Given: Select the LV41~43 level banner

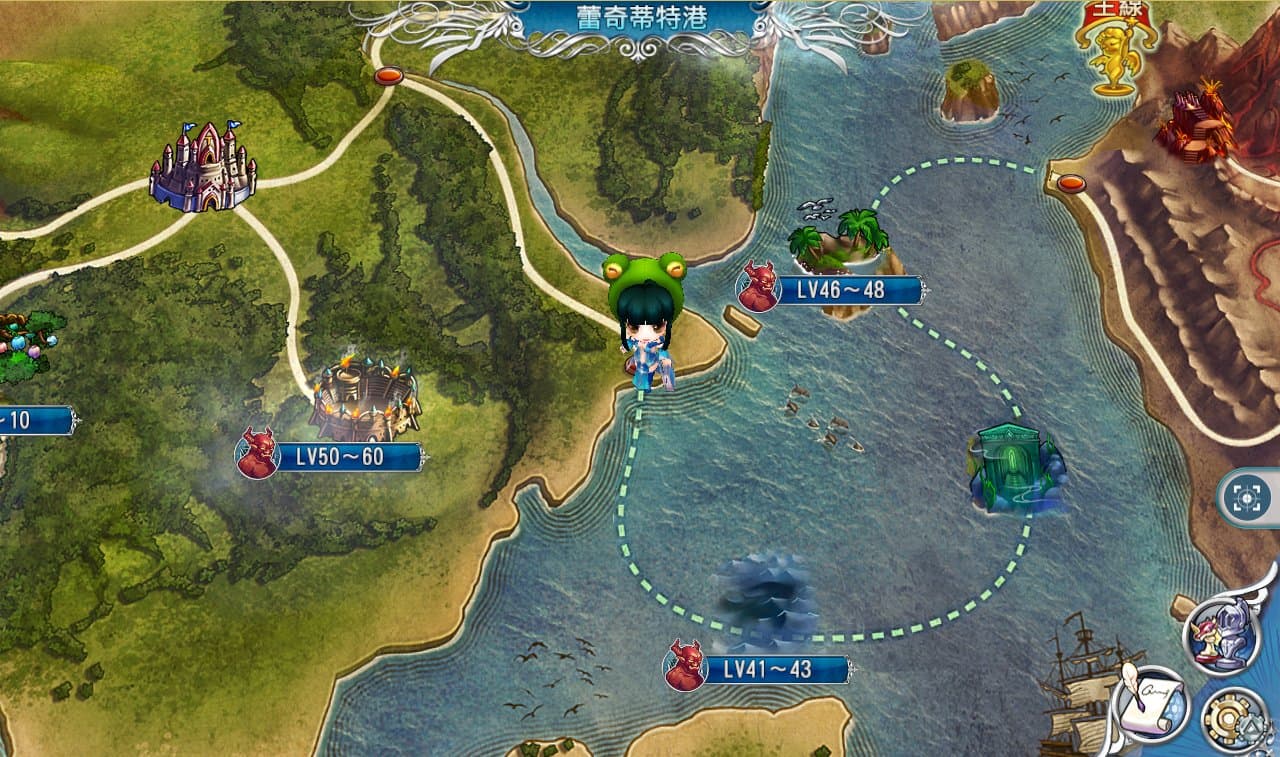Looking at the screenshot, I should click(x=773, y=669).
